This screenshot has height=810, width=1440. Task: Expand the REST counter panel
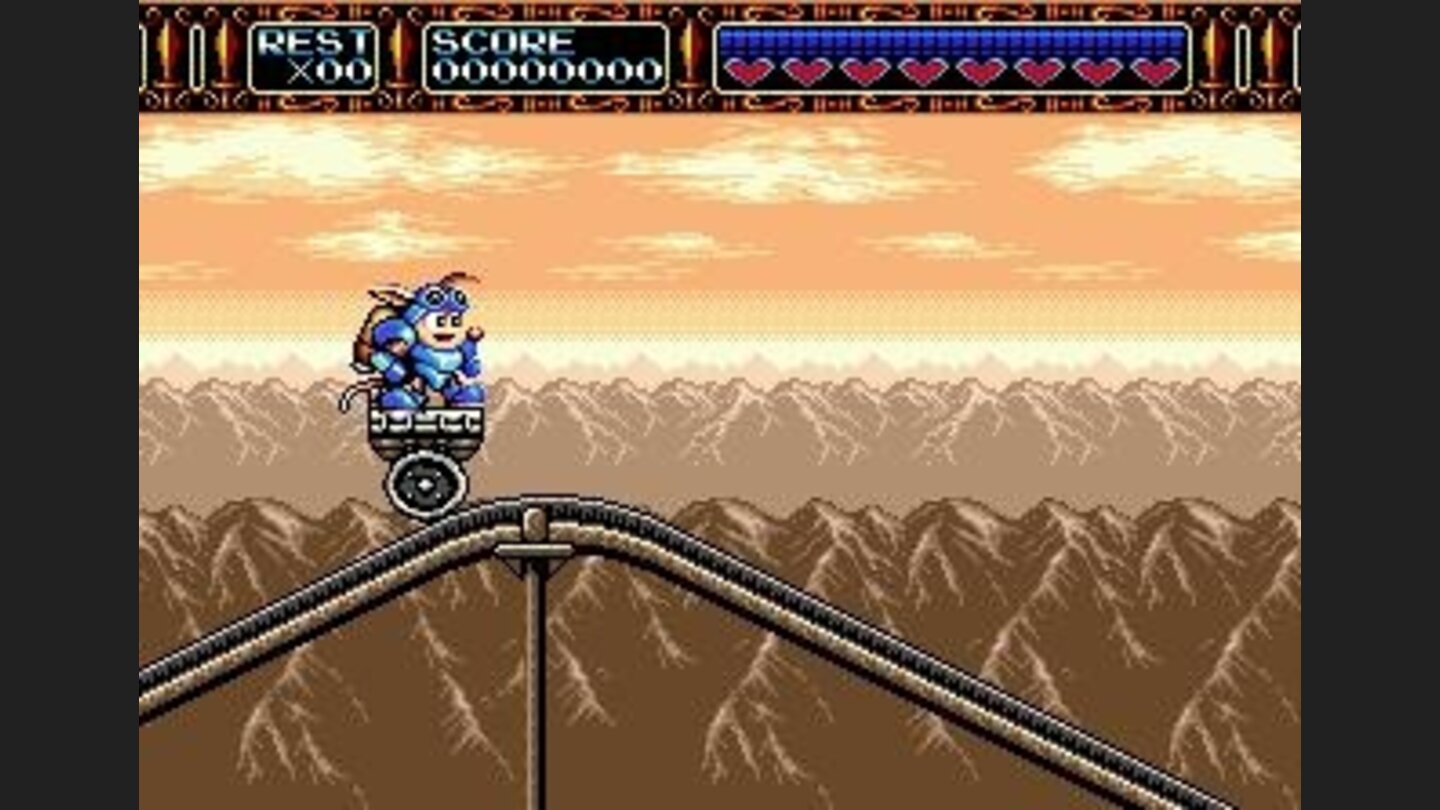(315, 57)
